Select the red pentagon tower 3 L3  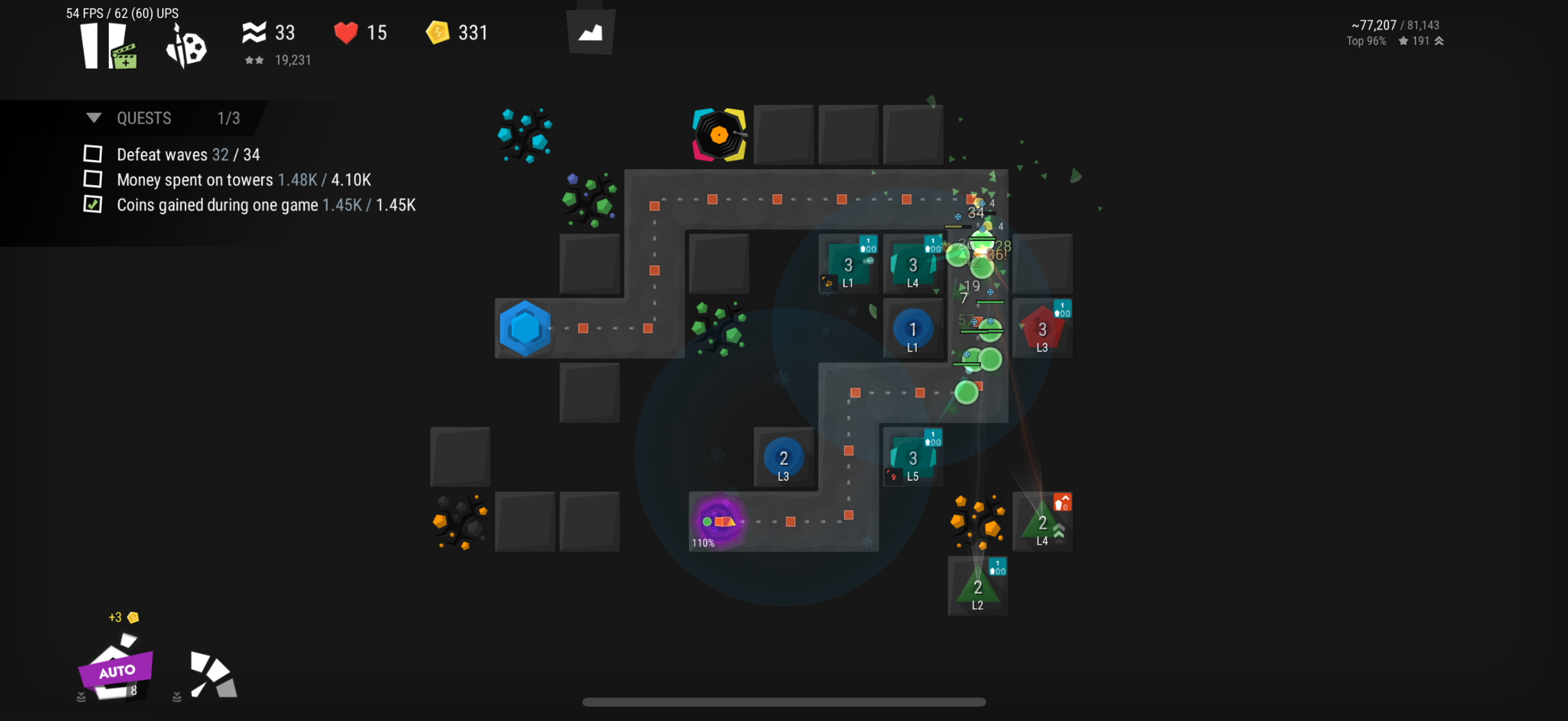click(1042, 330)
